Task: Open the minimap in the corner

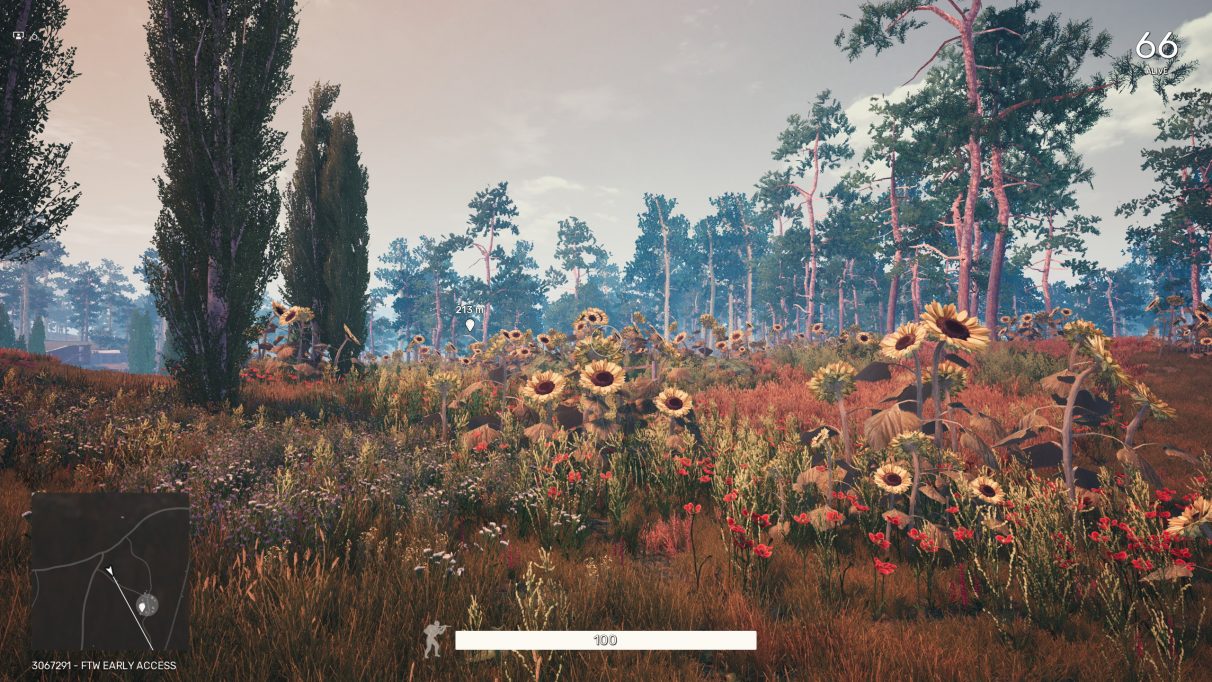Action: [x=110, y=571]
